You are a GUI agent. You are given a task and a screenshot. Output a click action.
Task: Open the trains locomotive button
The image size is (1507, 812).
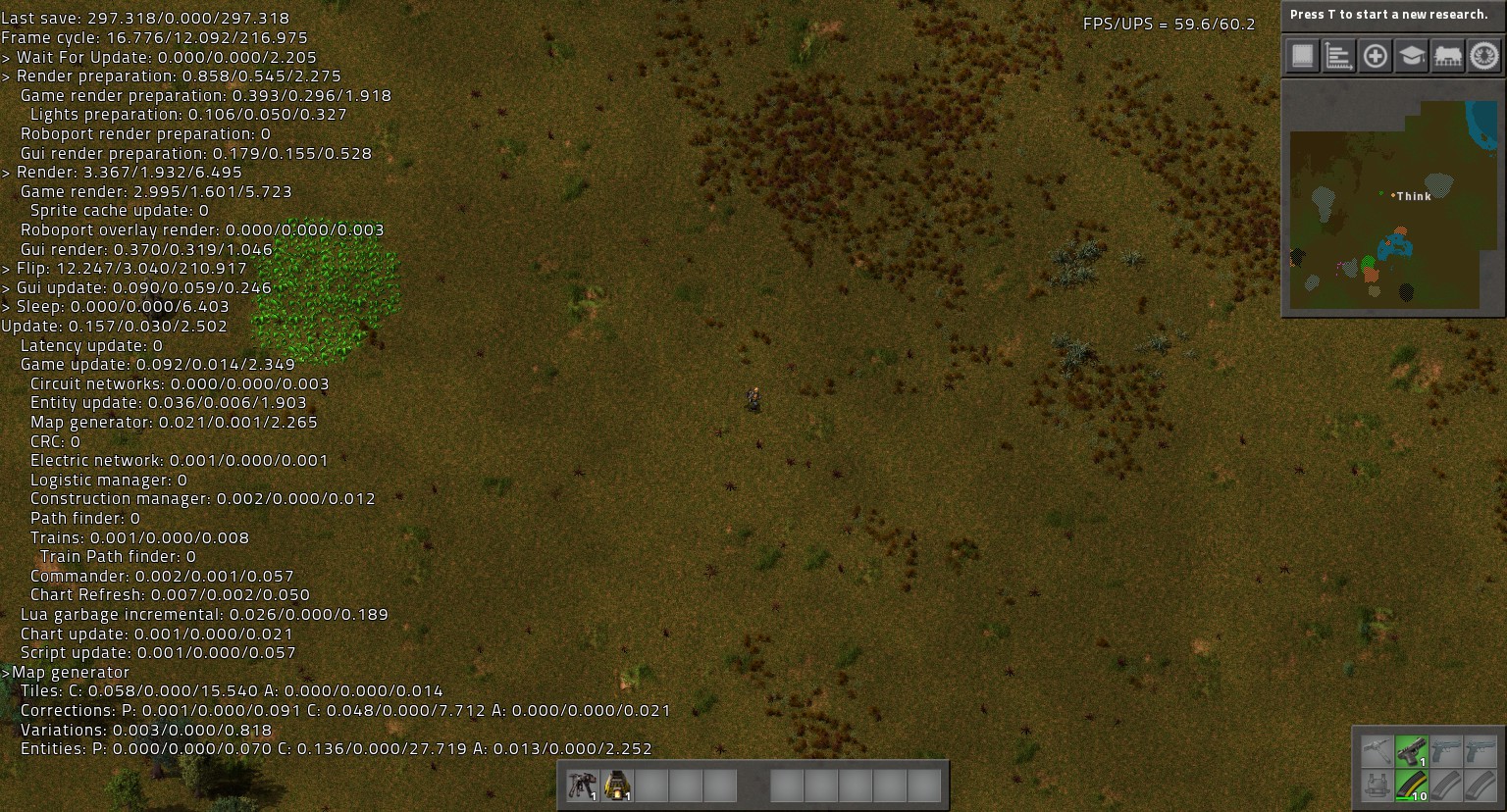[1448, 56]
